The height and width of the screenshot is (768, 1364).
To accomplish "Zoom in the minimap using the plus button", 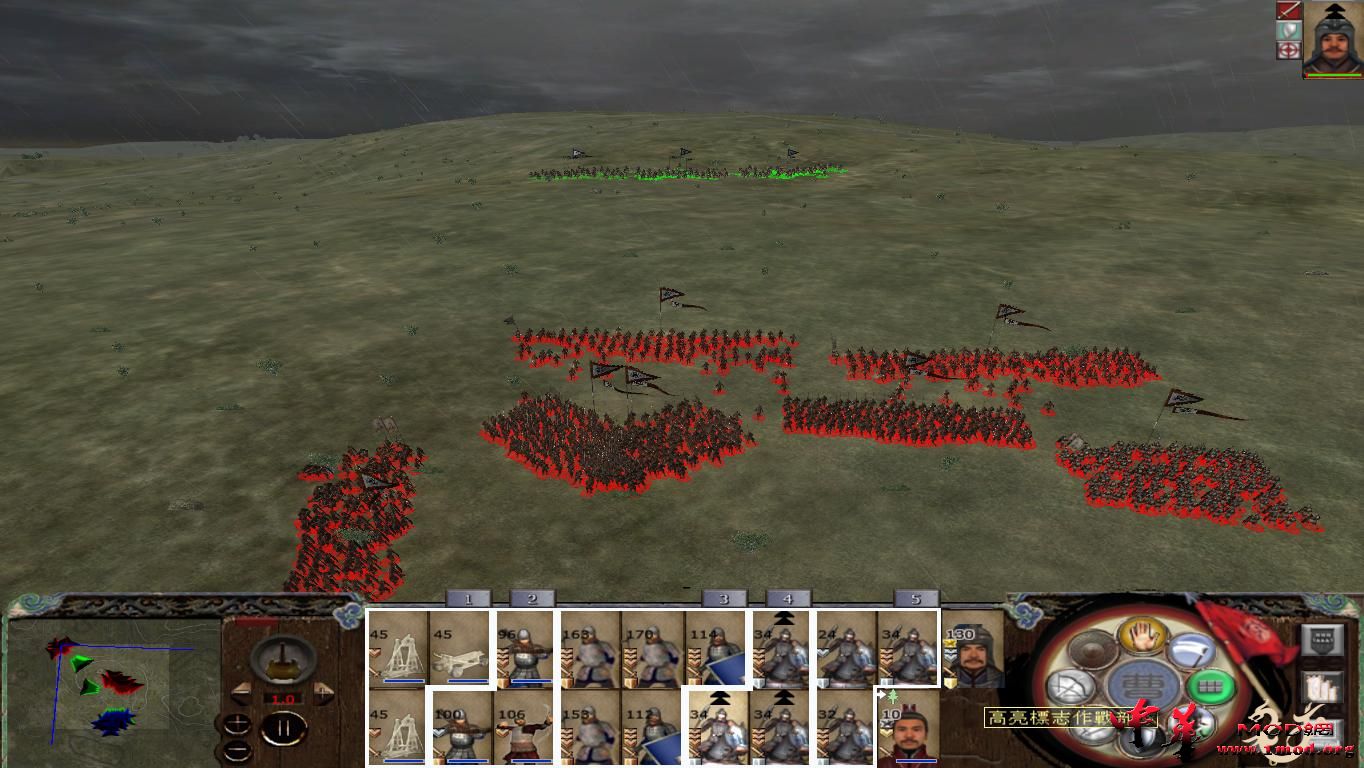I will [x=237, y=725].
